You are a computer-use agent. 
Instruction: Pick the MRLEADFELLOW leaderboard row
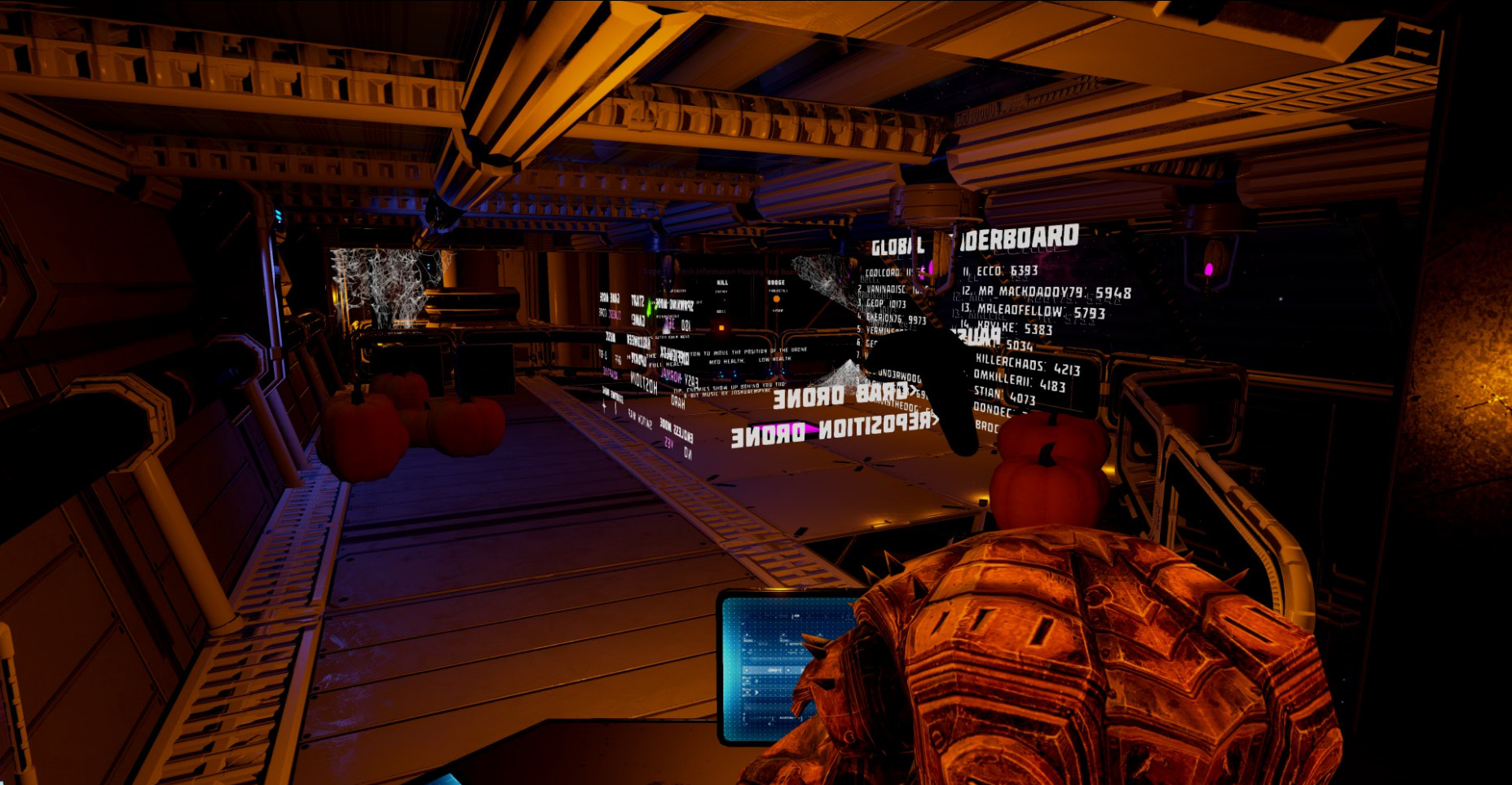[x=1033, y=311]
